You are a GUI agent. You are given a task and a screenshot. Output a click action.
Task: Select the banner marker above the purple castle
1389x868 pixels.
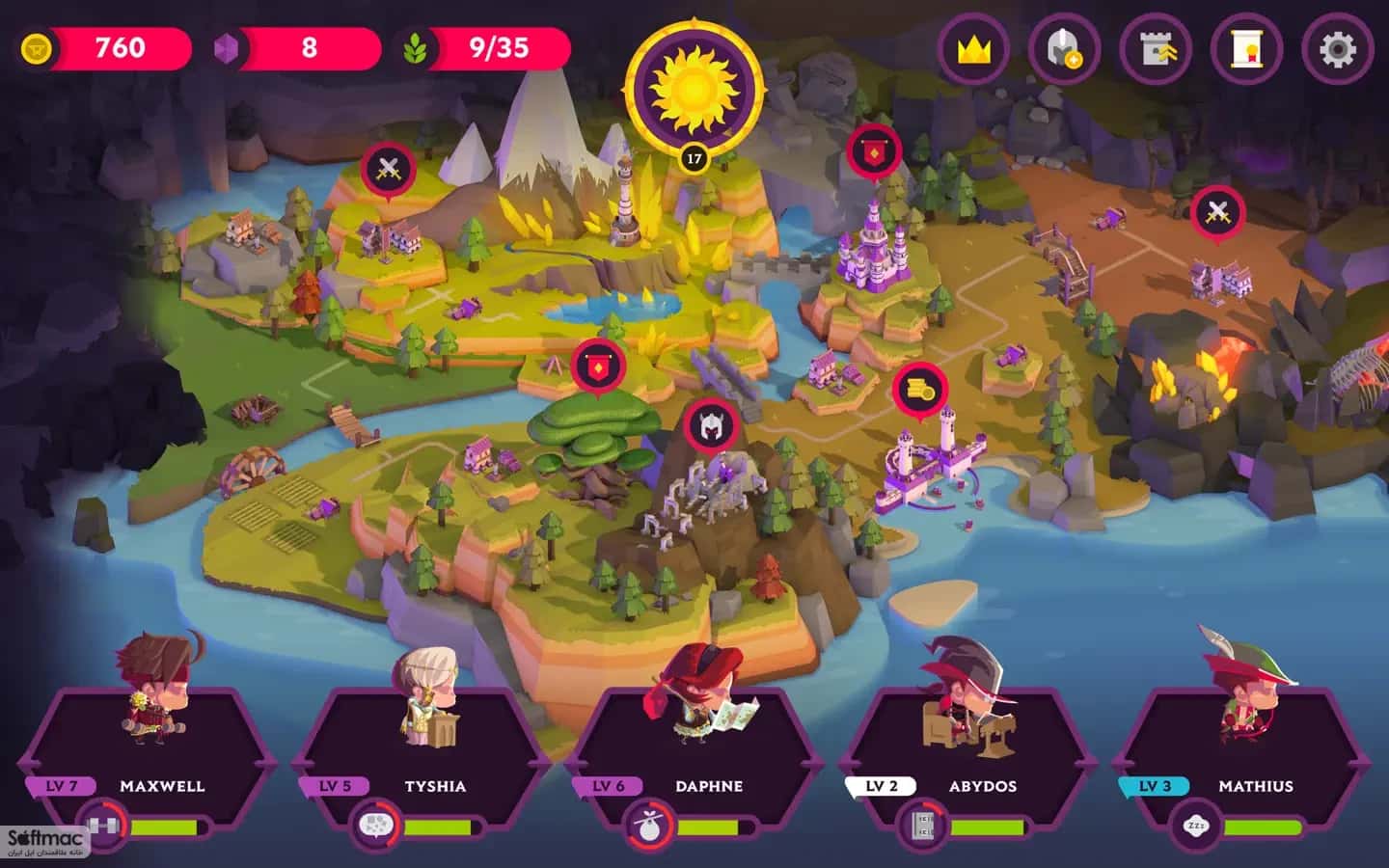point(874,152)
